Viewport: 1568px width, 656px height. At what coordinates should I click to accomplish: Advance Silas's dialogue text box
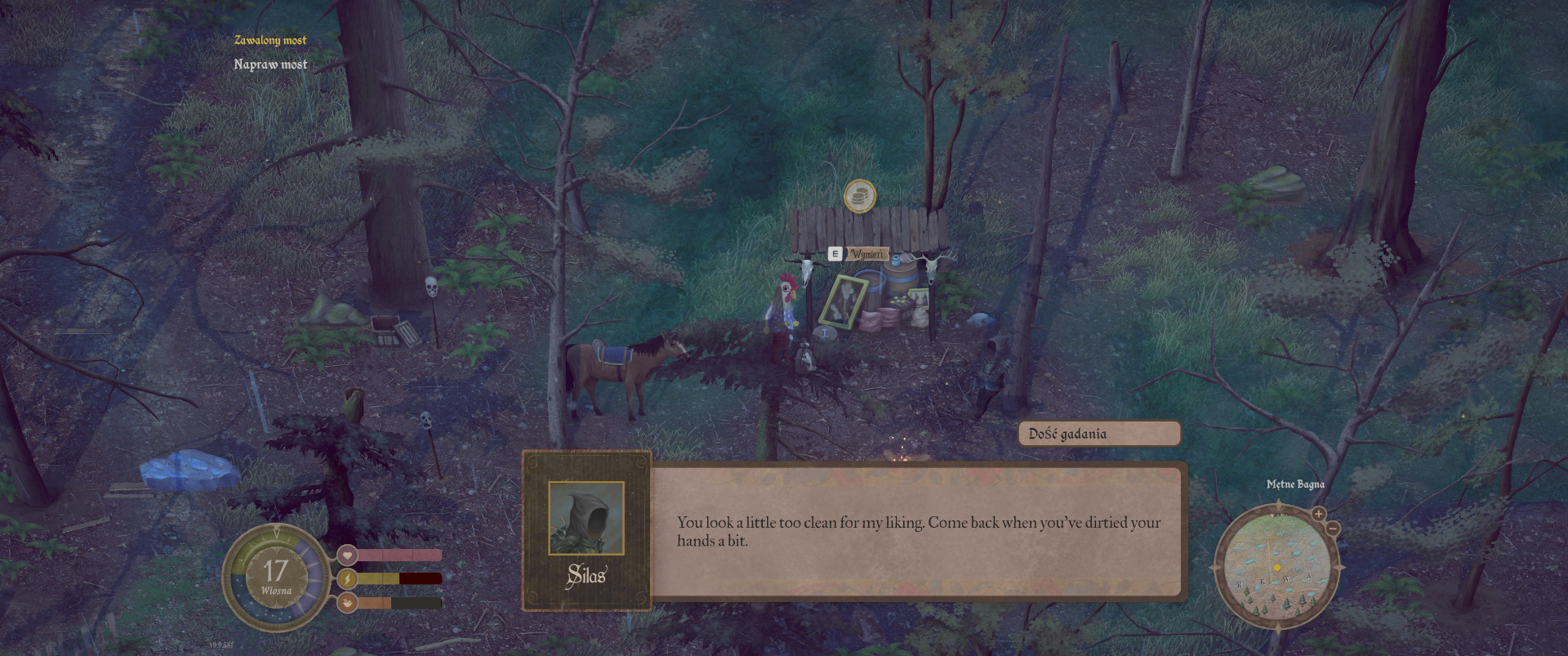point(918,531)
